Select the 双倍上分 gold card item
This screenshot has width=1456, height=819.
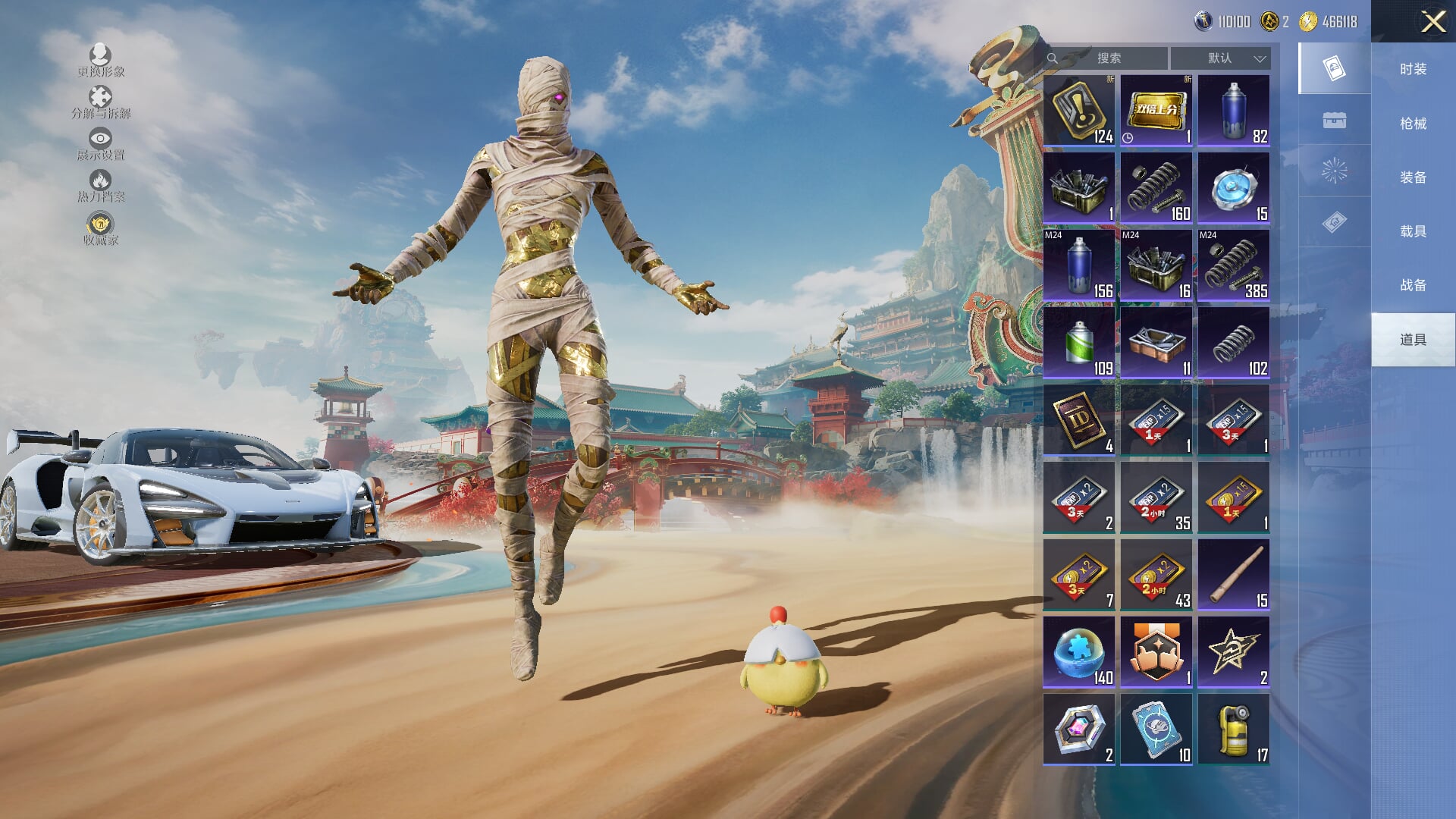click(1156, 111)
